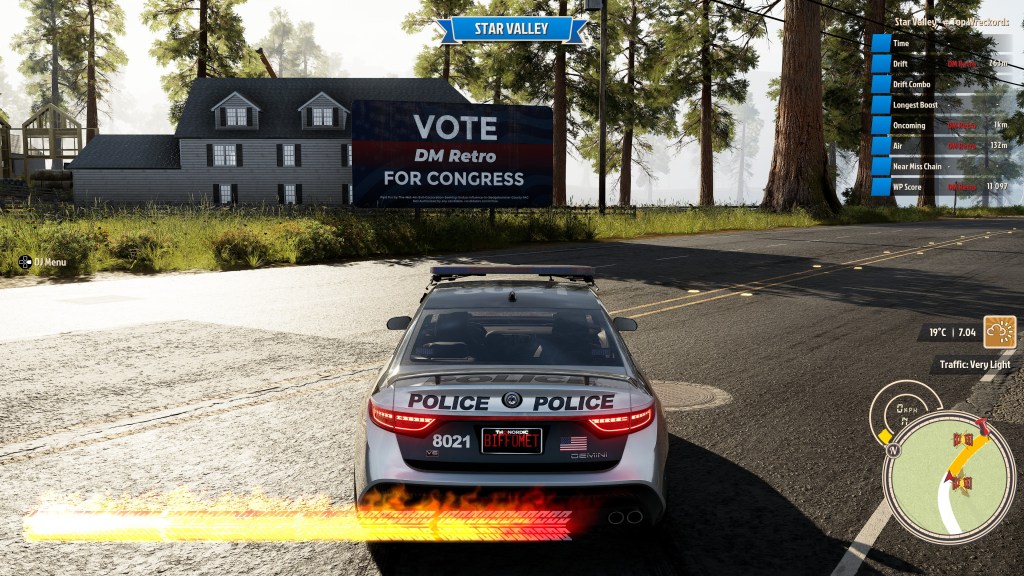Click the compass N marker on the minimap

click(x=893, y=449)
